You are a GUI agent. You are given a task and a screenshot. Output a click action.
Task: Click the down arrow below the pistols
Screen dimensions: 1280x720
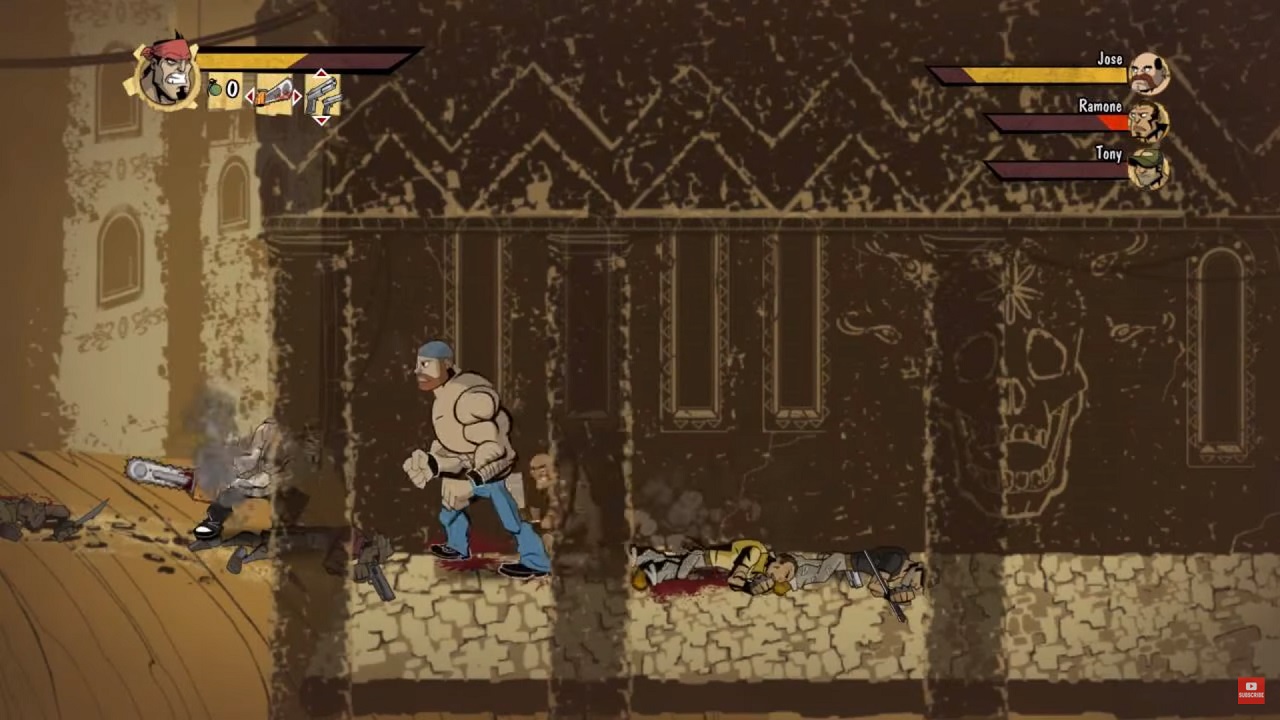click(x=321, y=120)
